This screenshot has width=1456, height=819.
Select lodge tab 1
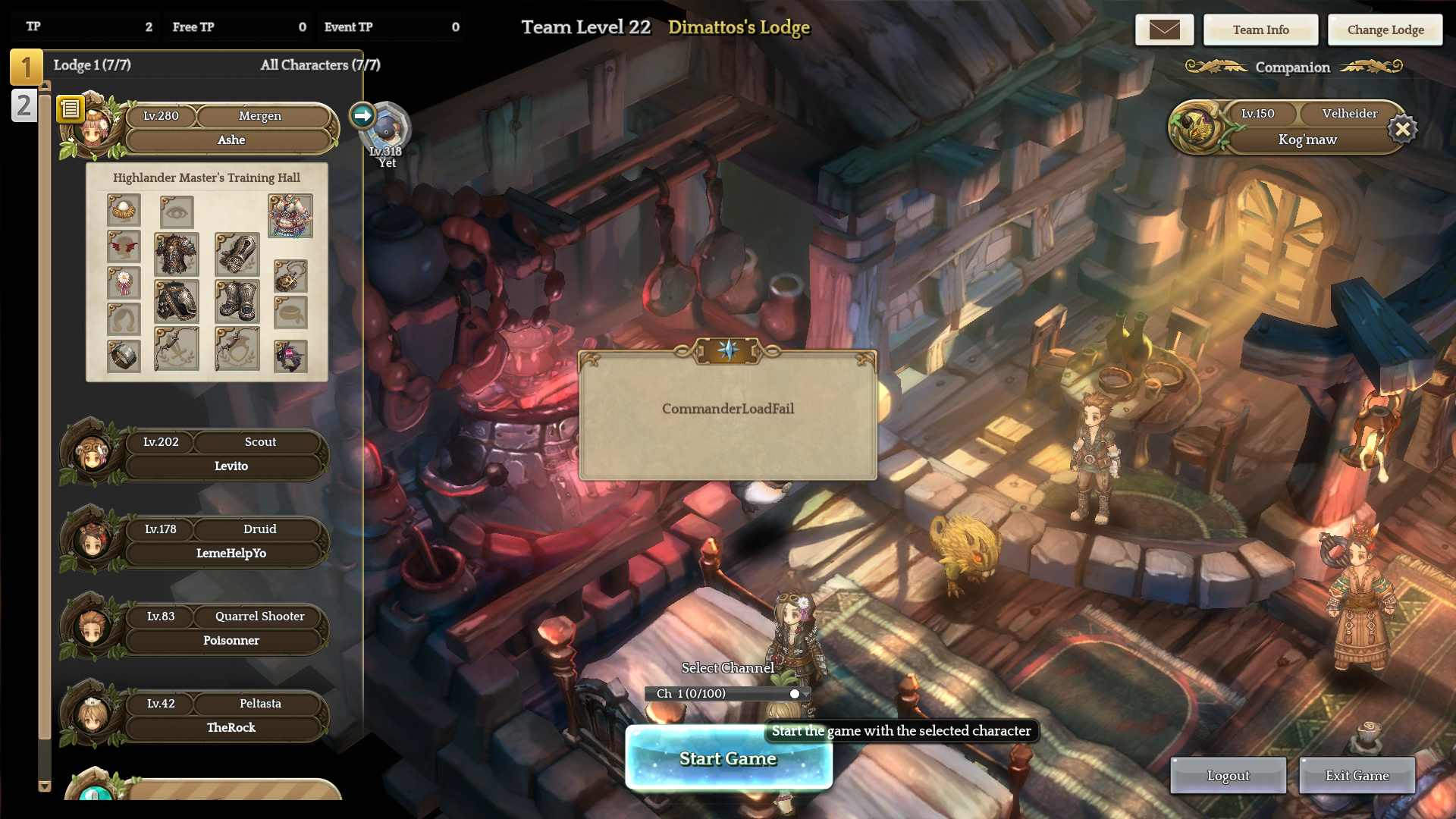pos(26,67)
